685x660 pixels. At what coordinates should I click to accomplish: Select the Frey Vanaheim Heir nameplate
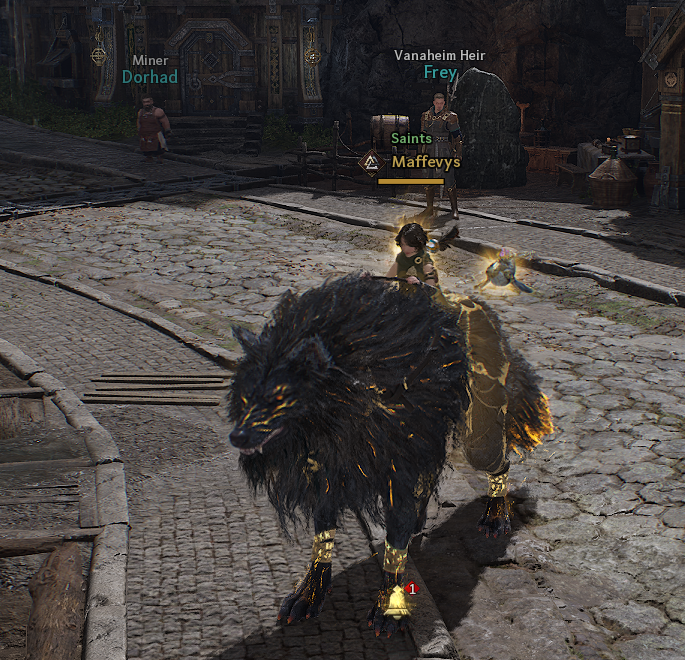point(440,72)
